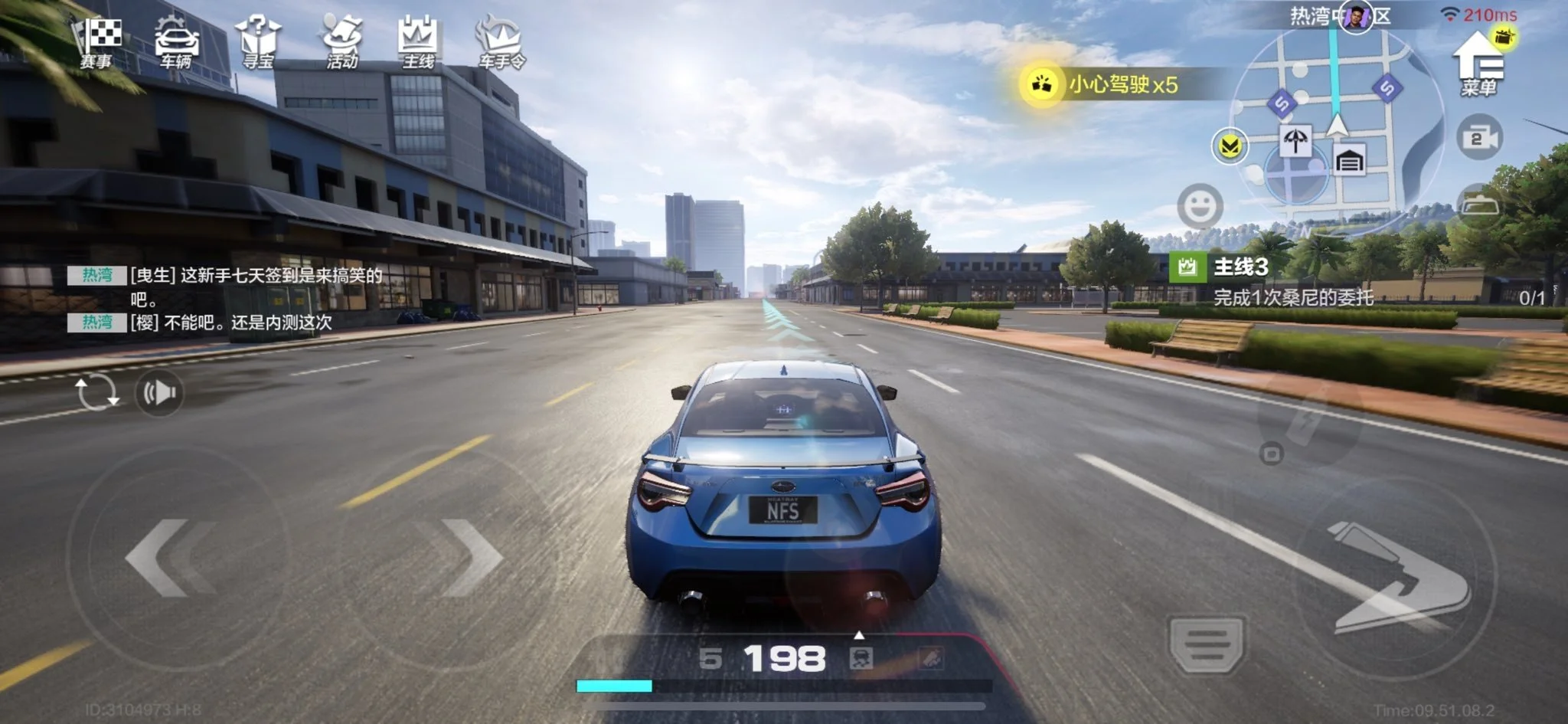
Task: Switch camera view with the camera icon
Action: click(1479, 138)
